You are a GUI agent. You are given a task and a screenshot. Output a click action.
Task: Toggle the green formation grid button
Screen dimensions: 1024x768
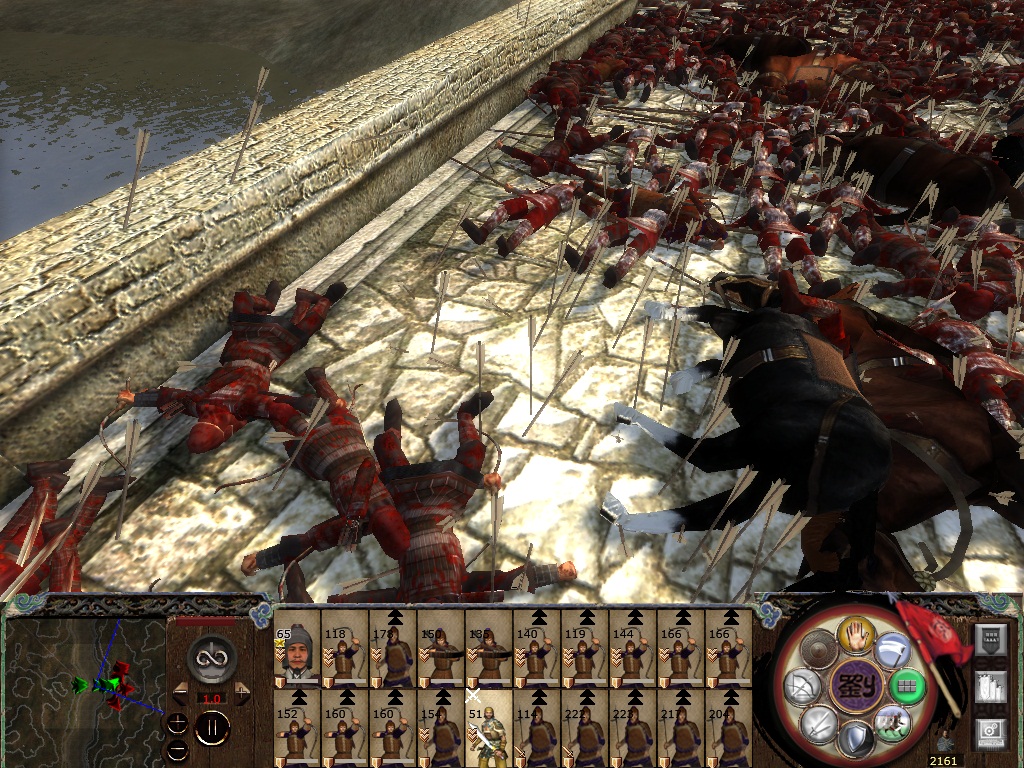click(907, 688)
